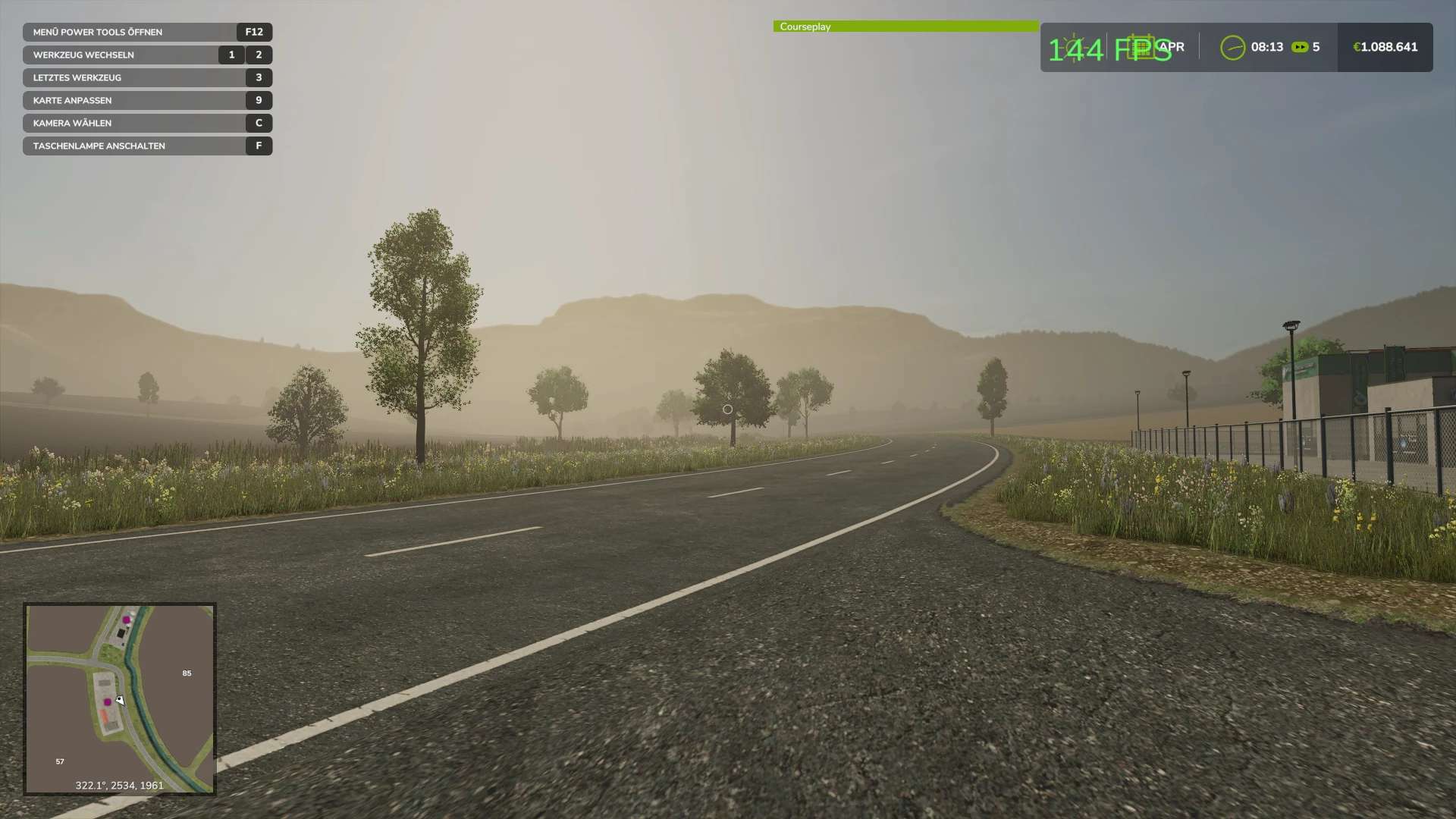This screenshot has width=1456, height=819.
Task: Click the green Courseplay bar
Action: [x=905, y=27]
